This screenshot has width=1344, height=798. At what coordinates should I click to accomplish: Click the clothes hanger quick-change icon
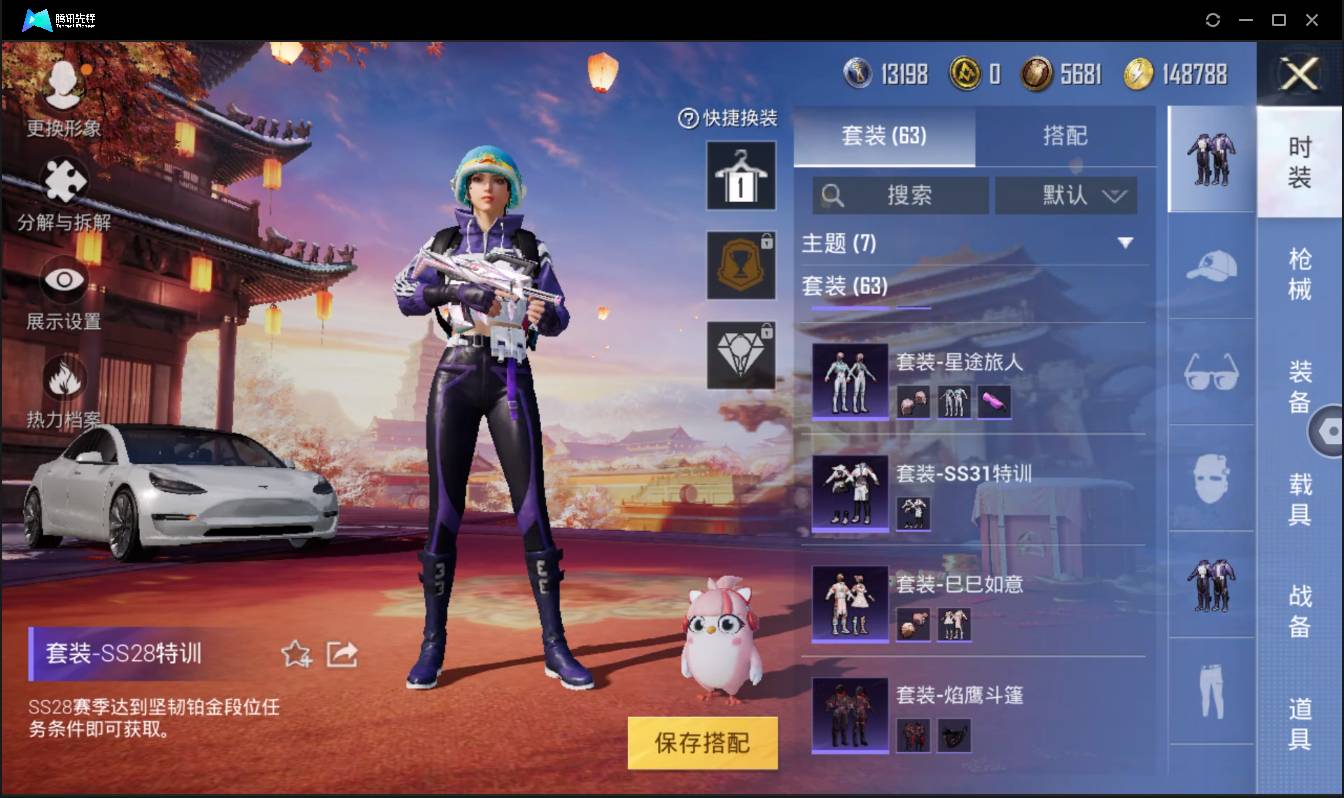[741, 177]
